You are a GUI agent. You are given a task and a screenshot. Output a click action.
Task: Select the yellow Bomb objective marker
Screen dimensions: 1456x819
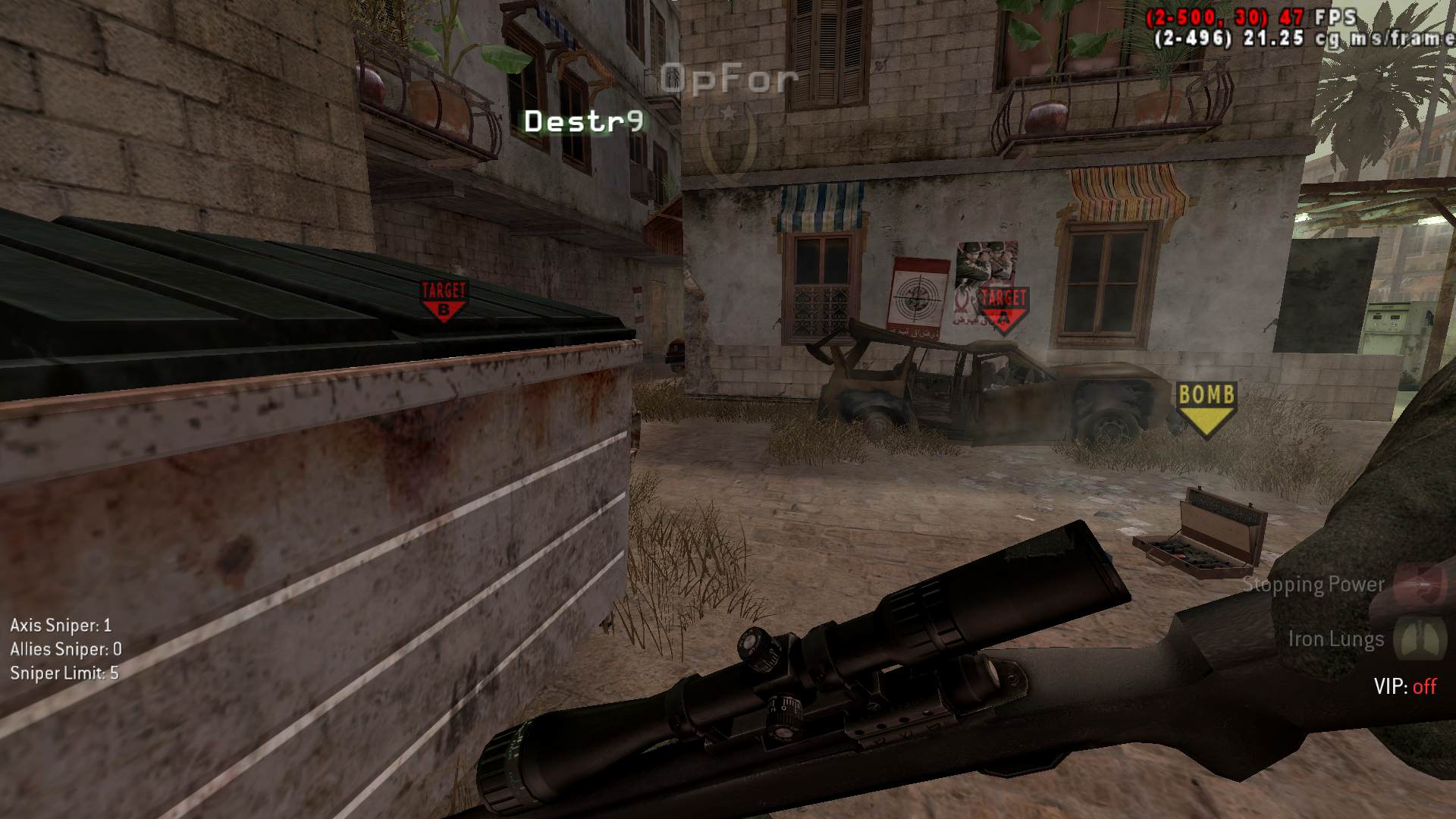click(x=1206, y=408)
